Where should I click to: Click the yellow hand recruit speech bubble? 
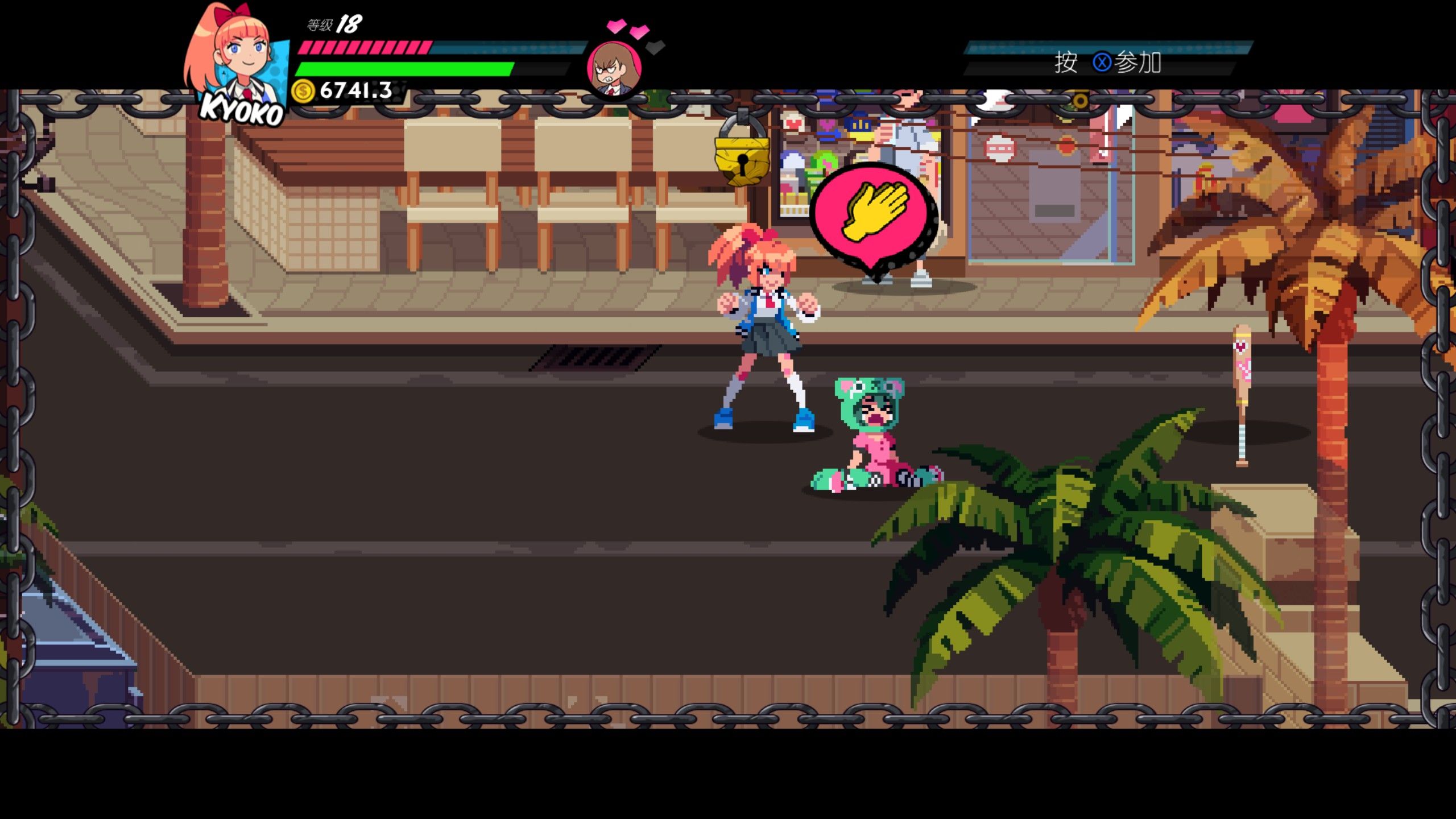click(874, 216)
